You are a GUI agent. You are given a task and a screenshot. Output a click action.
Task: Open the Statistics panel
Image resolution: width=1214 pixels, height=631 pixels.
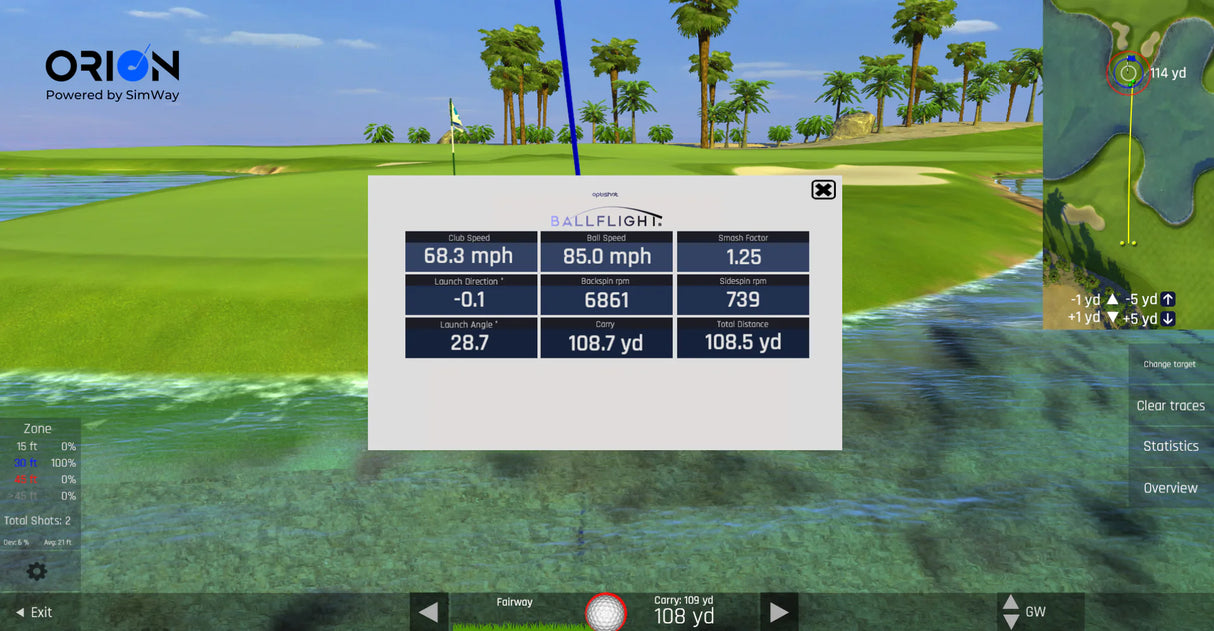[1170, 447]
